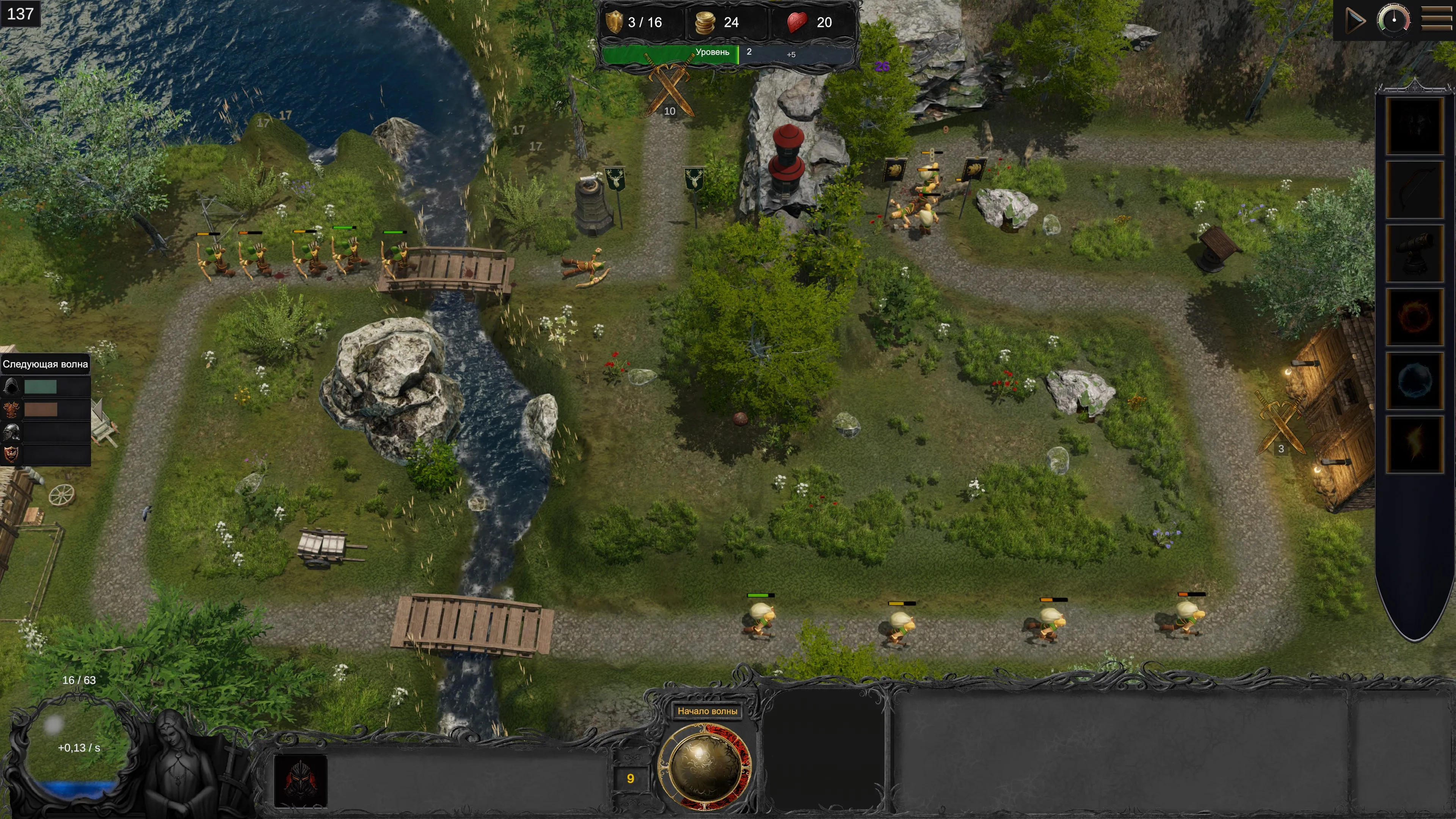Open the hamburger menu
Viewport: 1456px width, 819px height.
click(1436, 20)
